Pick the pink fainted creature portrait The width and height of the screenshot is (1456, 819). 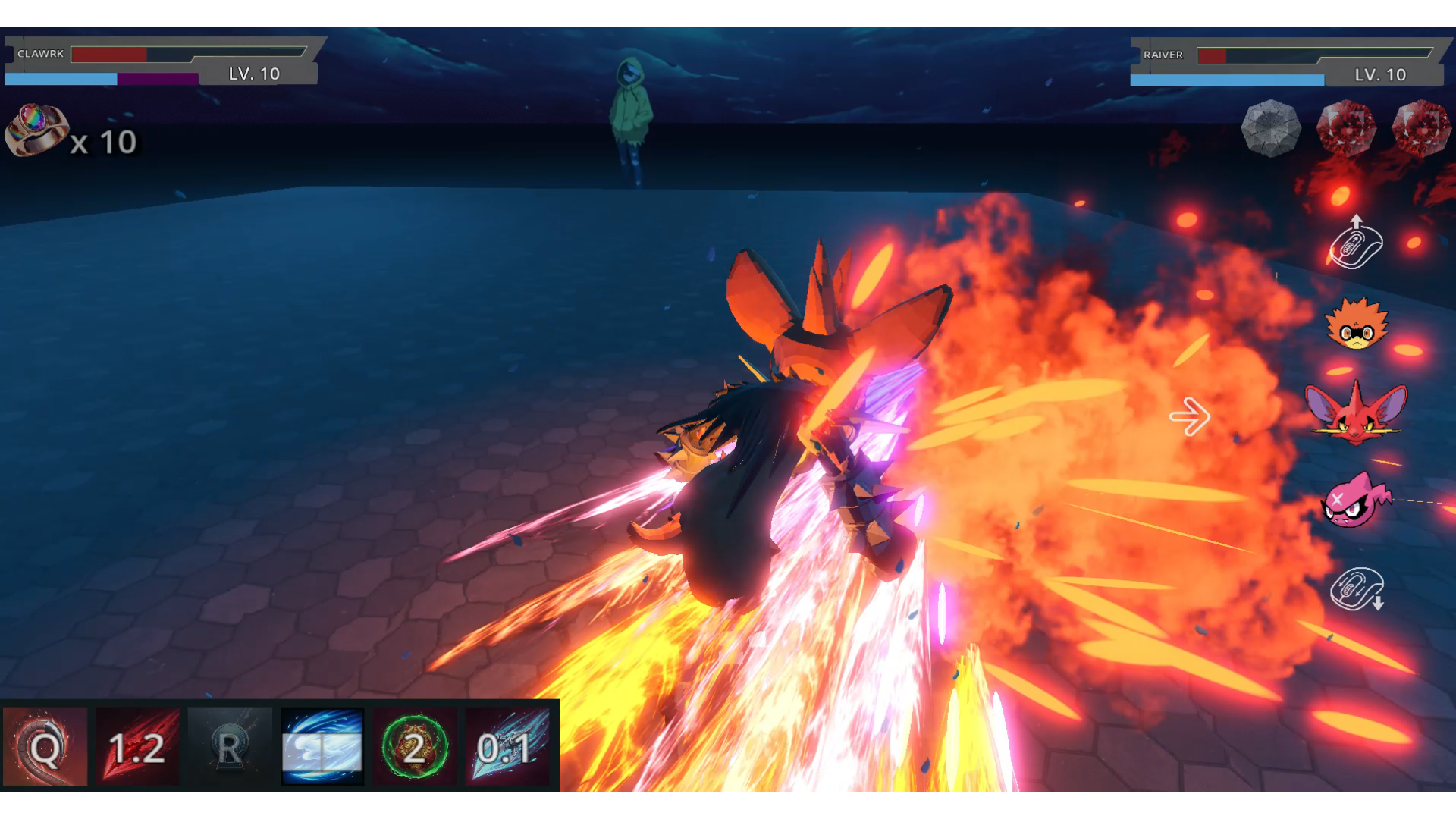tap(1356, 501)
